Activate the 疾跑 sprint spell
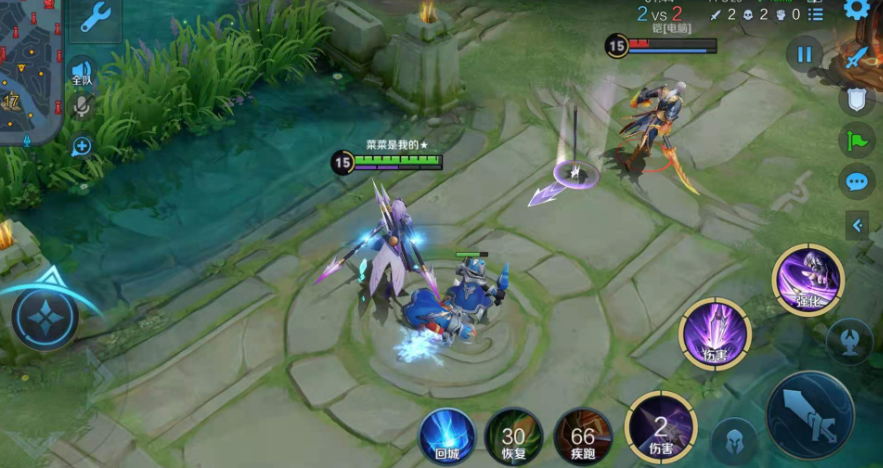The image size is (883, 468). (x=582, y=437)
